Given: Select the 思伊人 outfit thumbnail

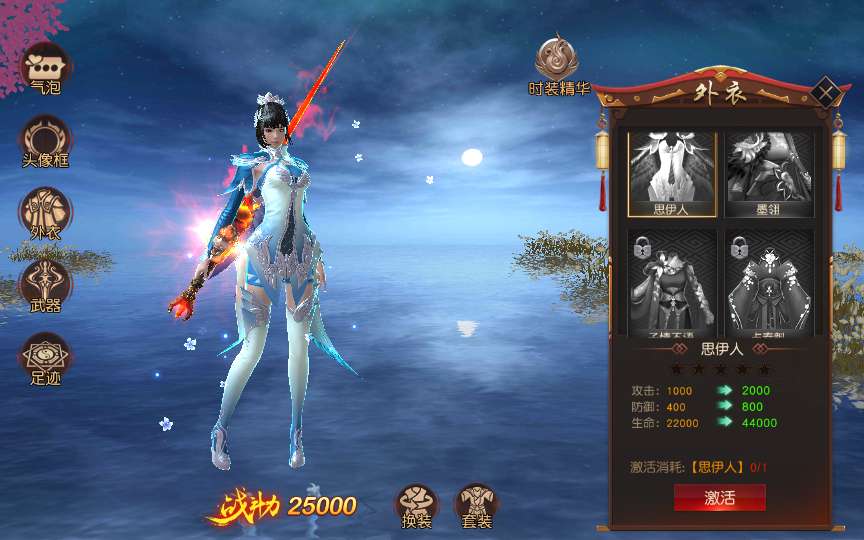Looking at the screenshot, I should [x=671, y=174].
